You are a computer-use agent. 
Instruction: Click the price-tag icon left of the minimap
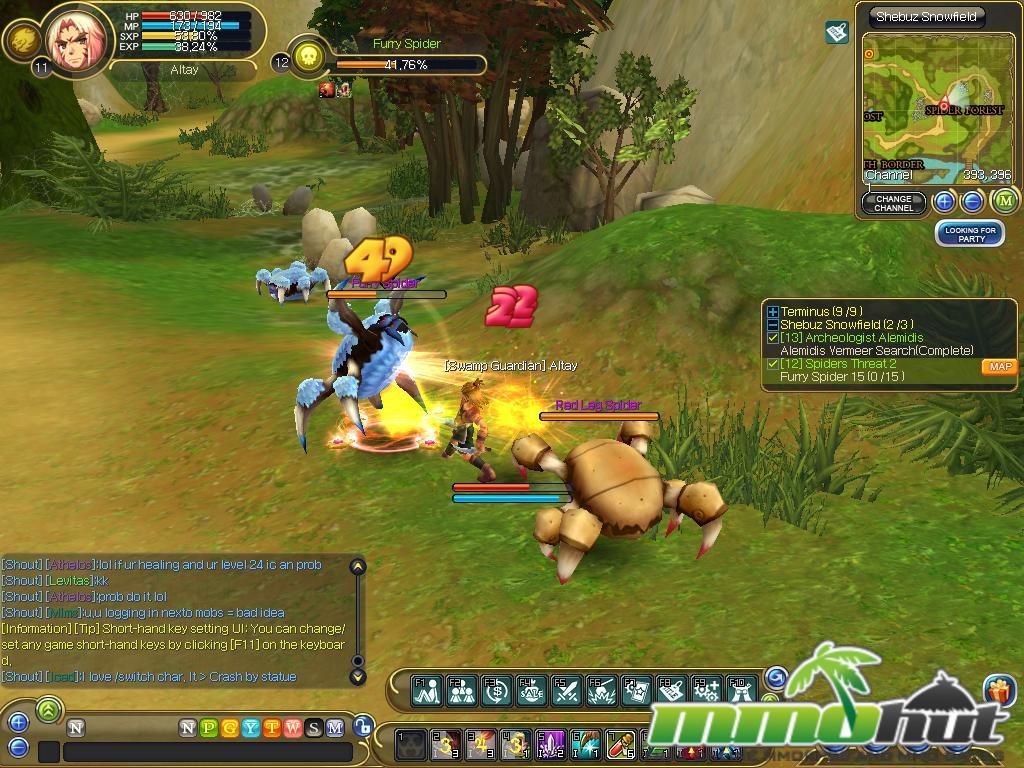tap(837, 33)
